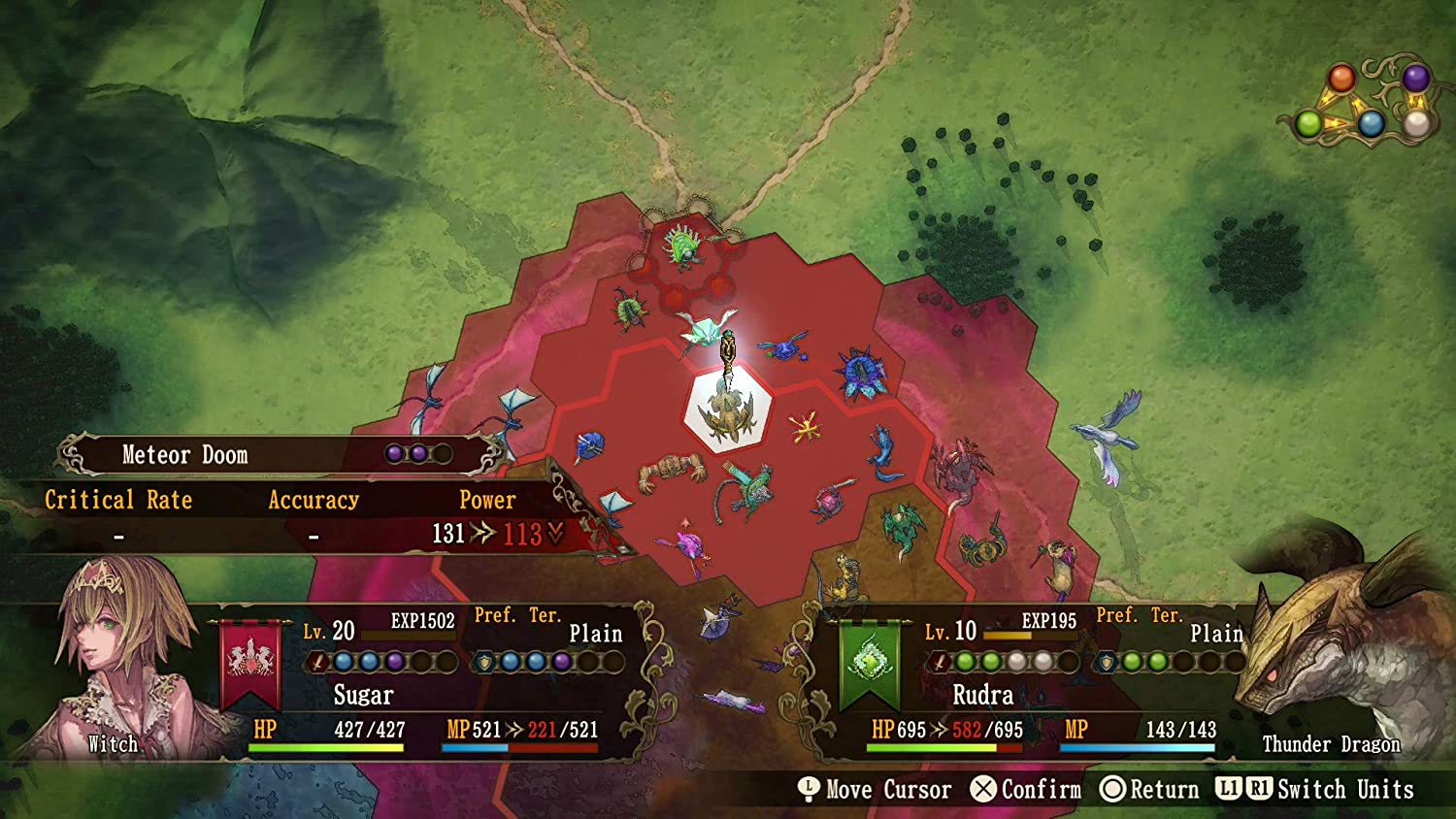
Task: Select Rudra's green crest banner
Action: click(x=870, y=663)
